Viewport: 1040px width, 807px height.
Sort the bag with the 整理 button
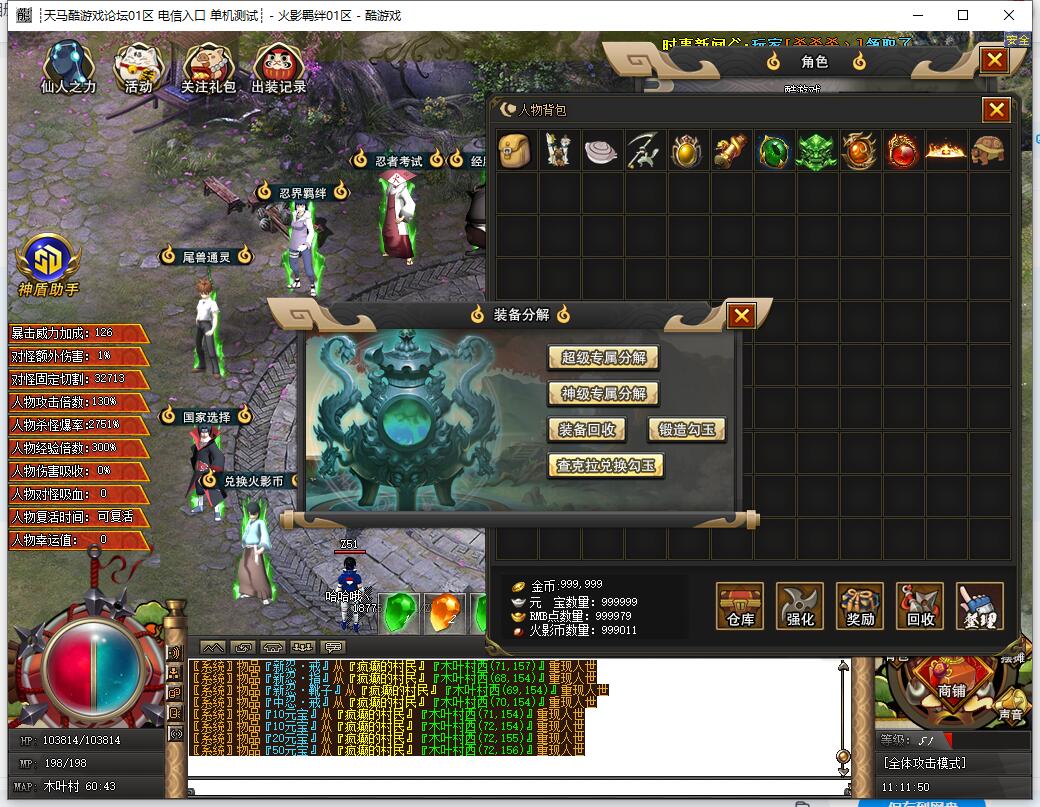click(979, 606)
